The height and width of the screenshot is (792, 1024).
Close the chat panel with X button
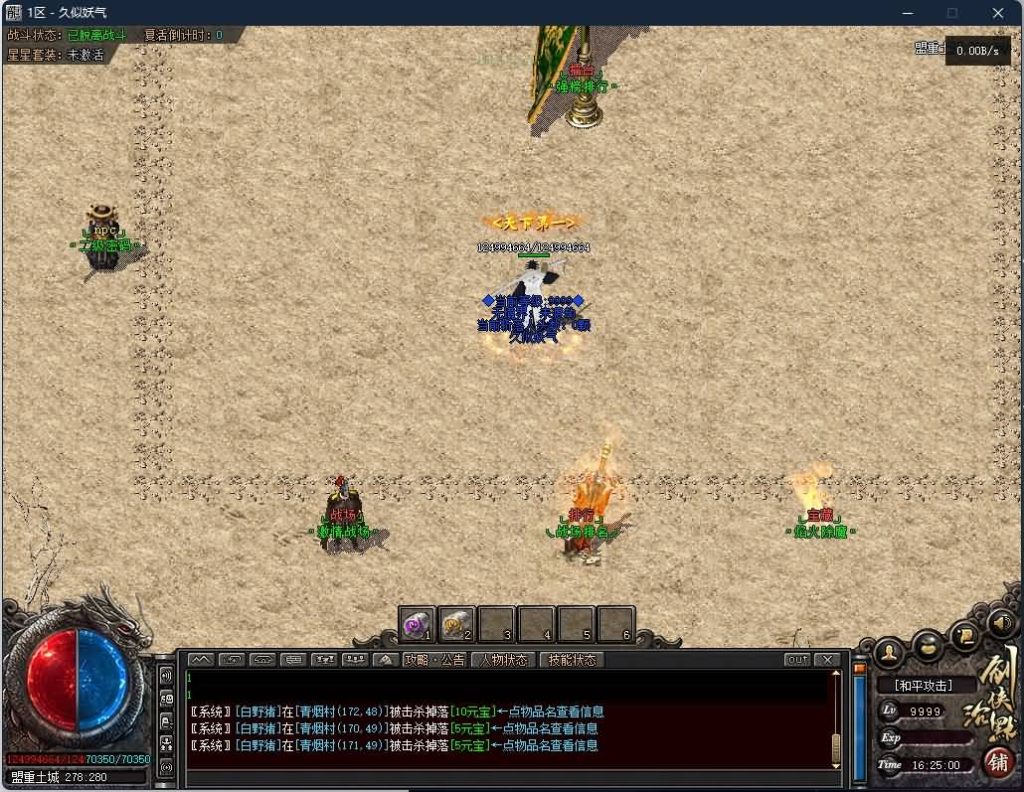(827, 660)
